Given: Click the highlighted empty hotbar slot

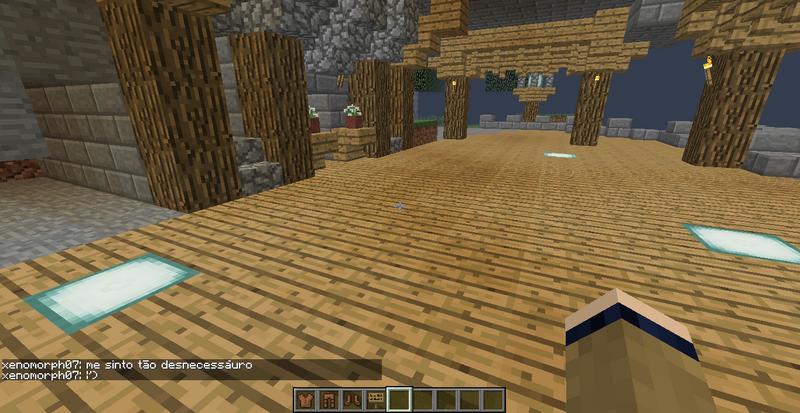Looking at the screenshot, I should tap(399, 400).
